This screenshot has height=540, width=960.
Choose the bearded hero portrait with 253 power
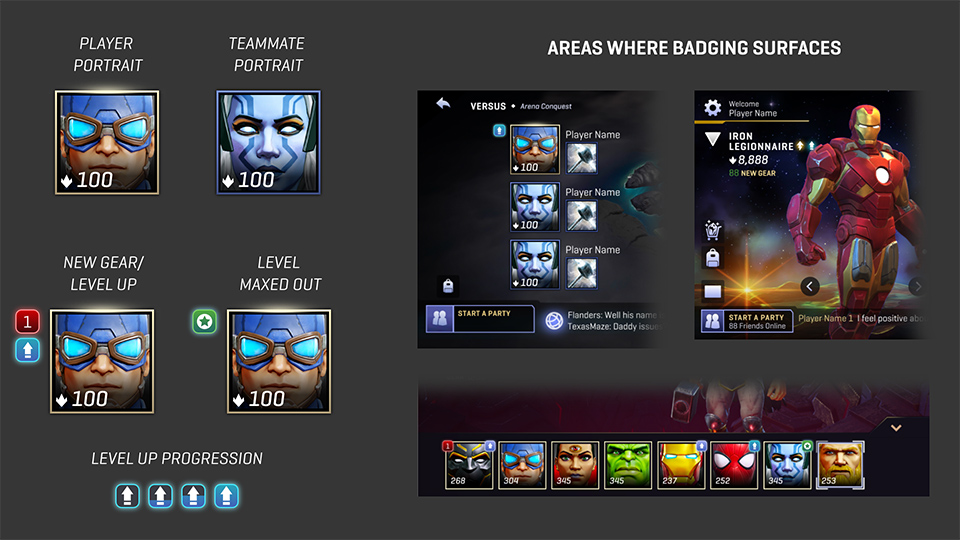point(841,465)
